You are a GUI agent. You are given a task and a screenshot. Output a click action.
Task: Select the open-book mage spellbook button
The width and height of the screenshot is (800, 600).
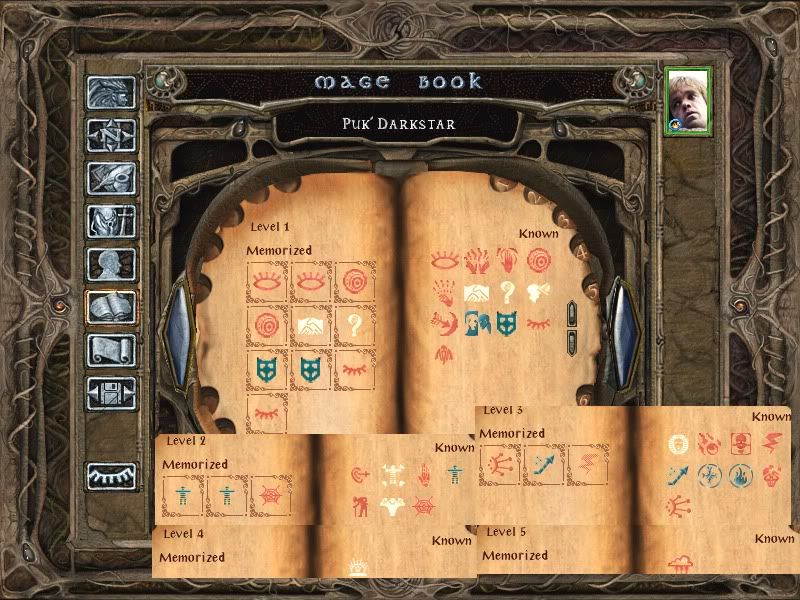click(x=111, y=307)
